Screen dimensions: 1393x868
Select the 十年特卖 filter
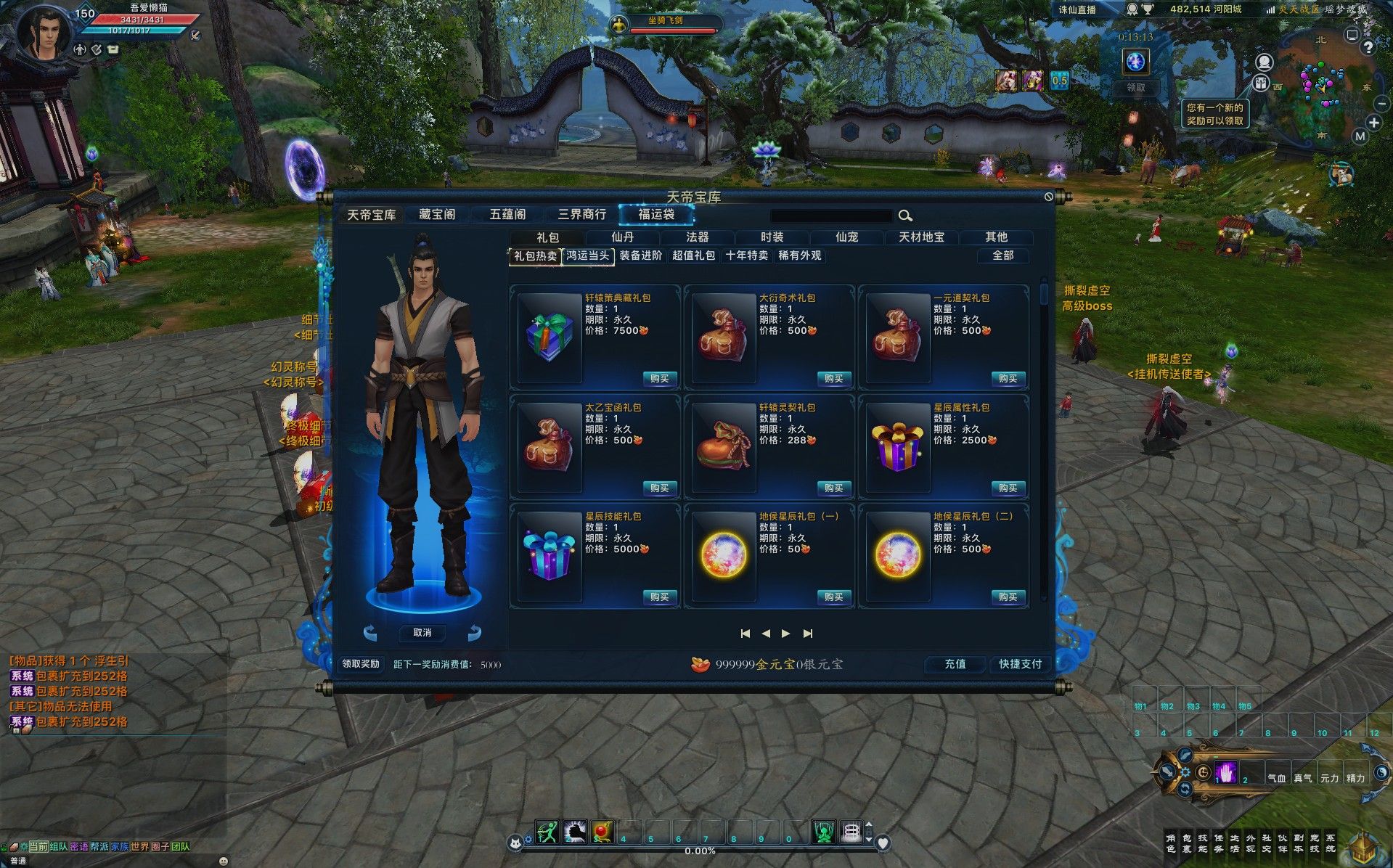747,255
